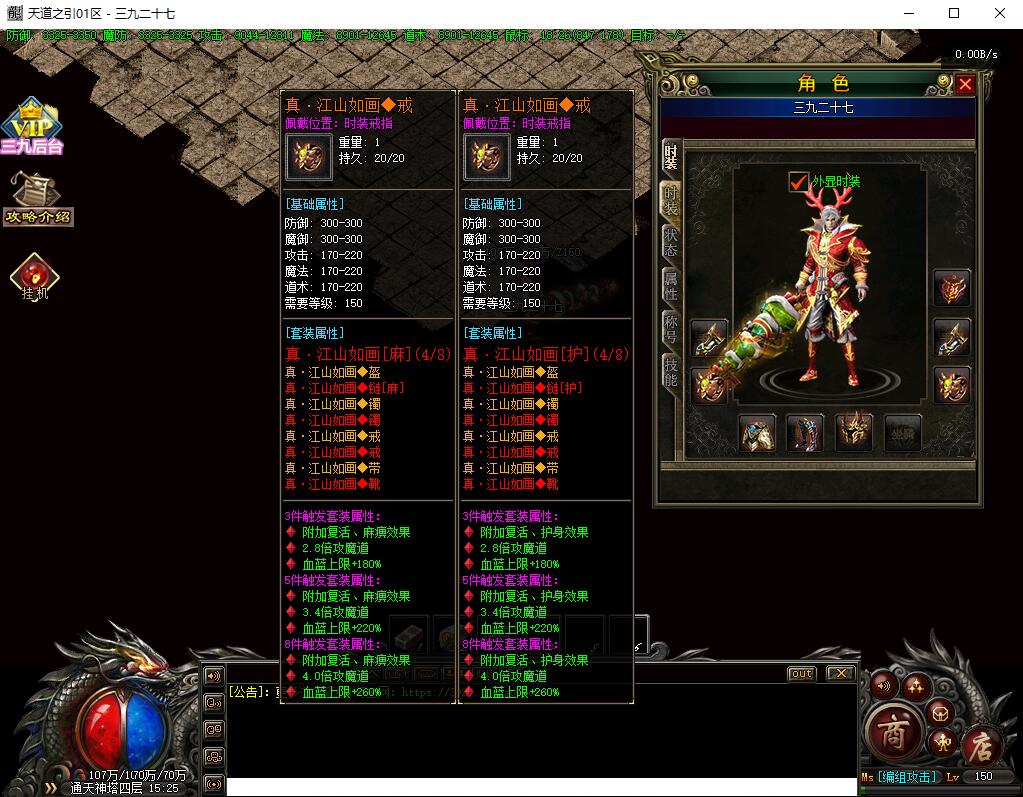The image size is (1023, 797).
Task: Maximize the game window
Action: point(954,13)
